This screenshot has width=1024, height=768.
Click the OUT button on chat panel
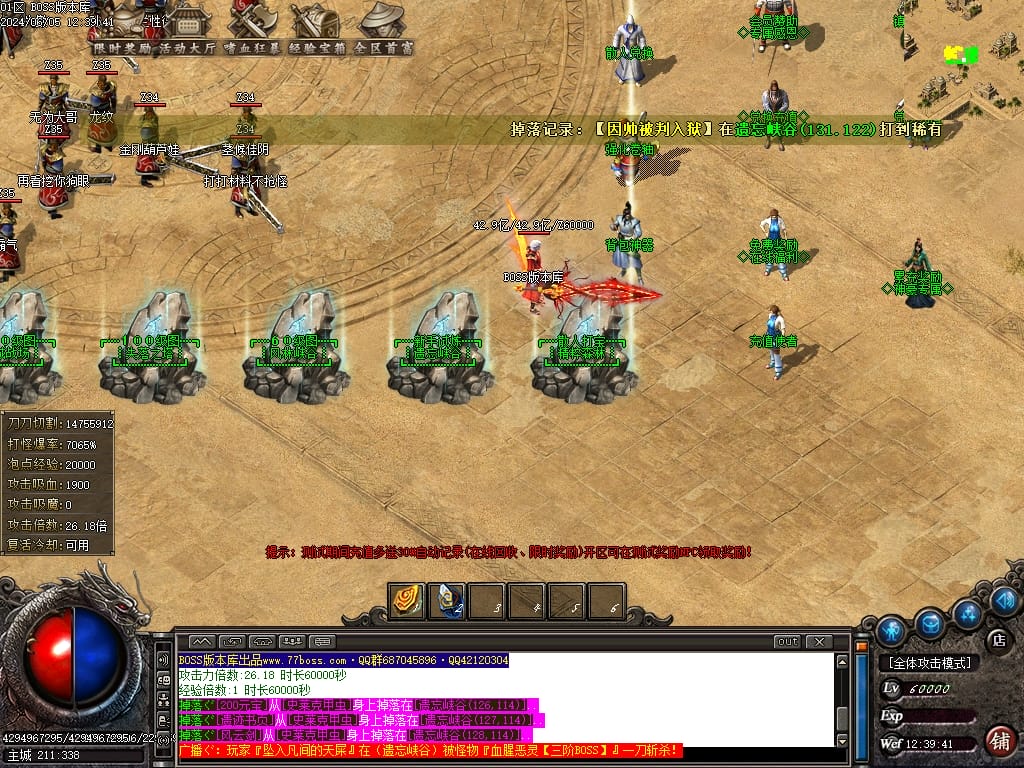787,641
